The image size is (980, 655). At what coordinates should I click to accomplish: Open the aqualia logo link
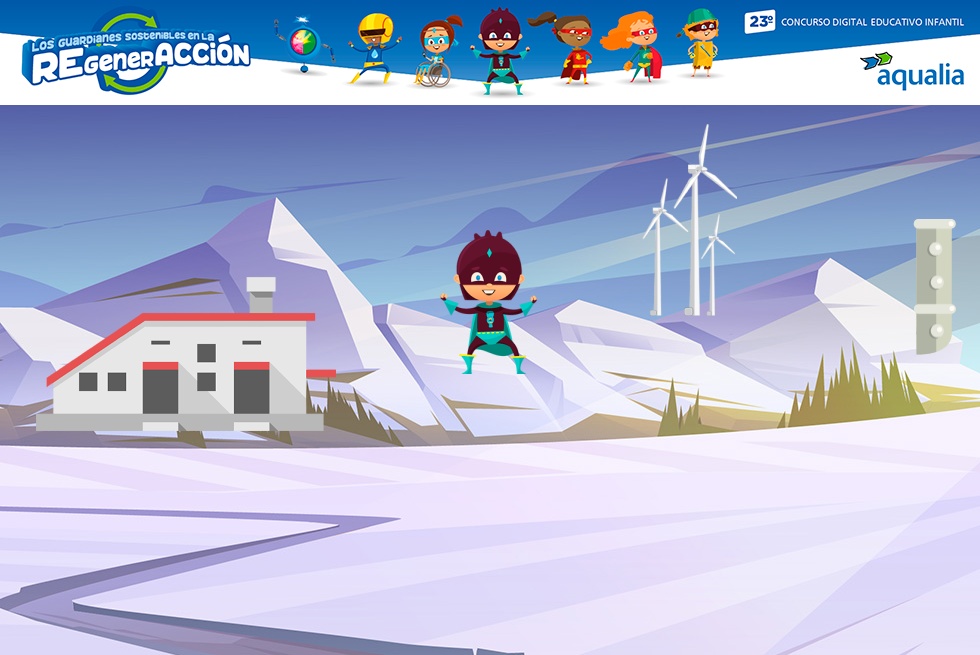911,70
